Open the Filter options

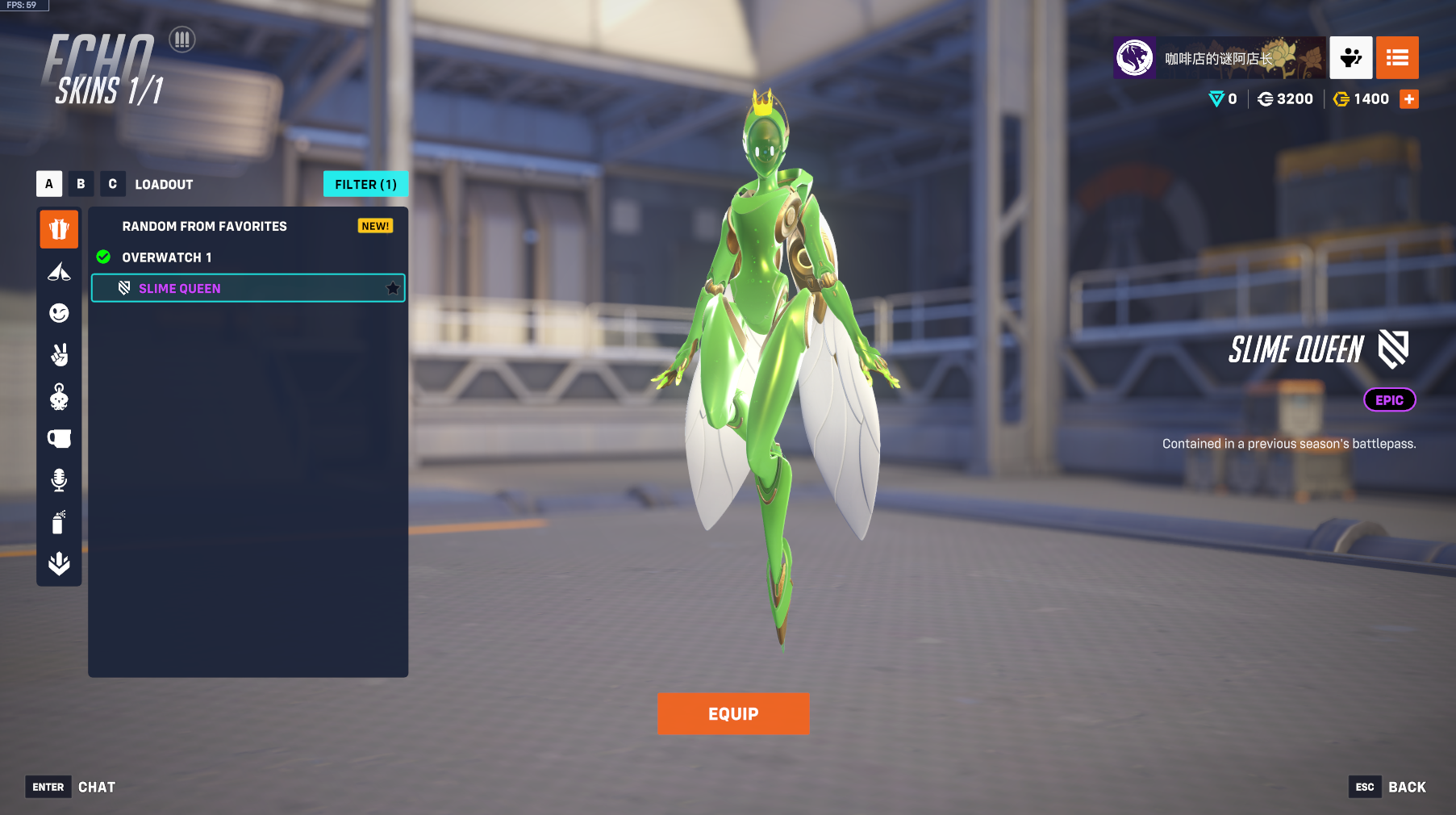coord(365,184)
